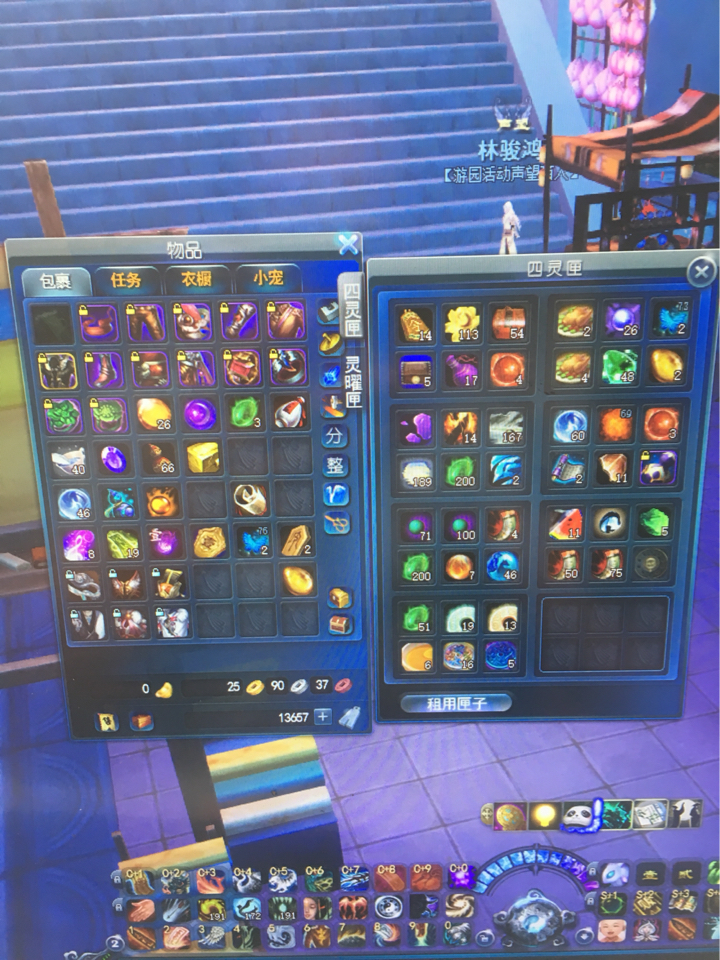Click the light bulb hint icon
Image resolution: width=720 pixels, height=960 pixels.
pos(544,815)
